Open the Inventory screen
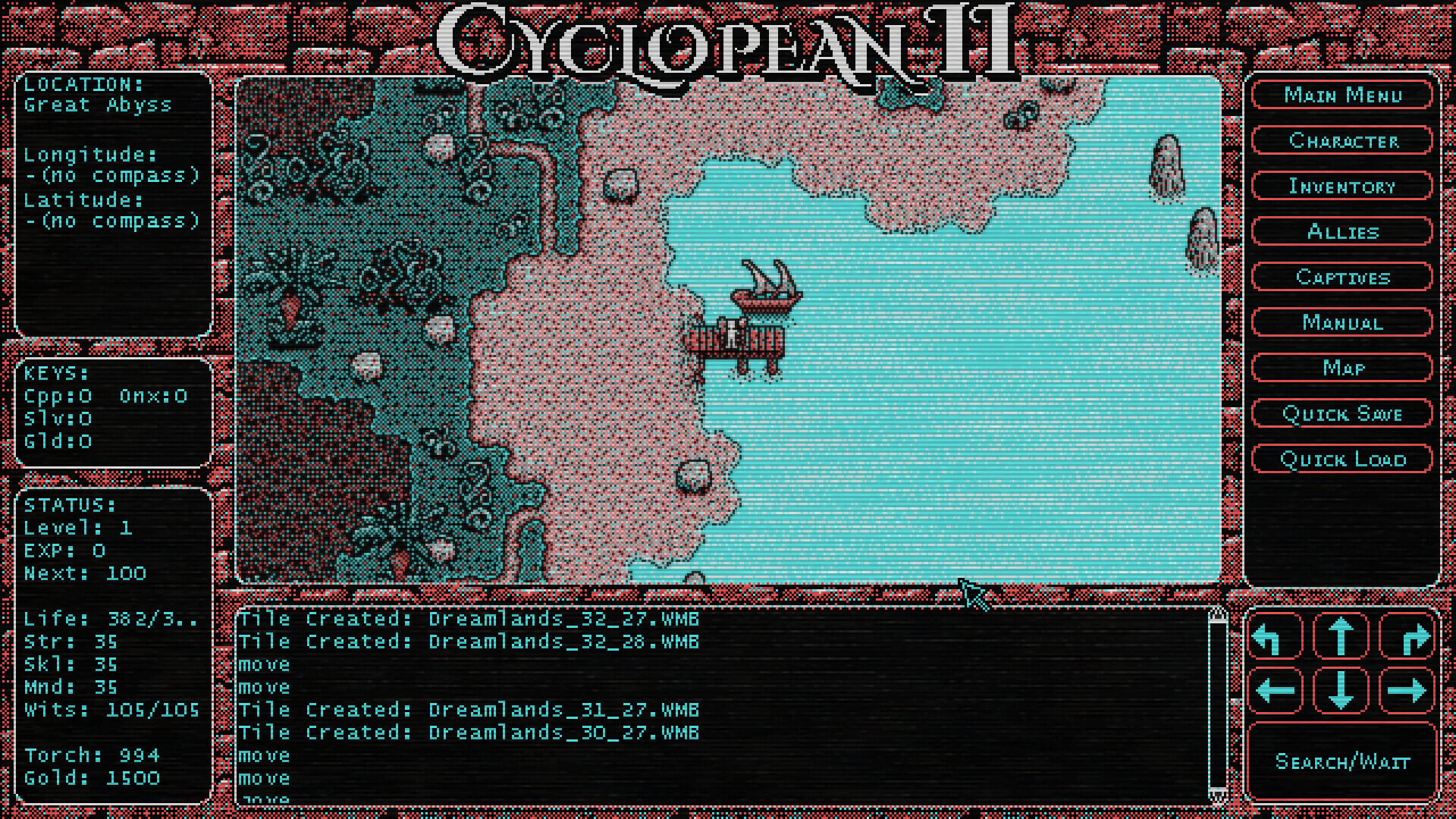Image resolution: width=1456 pixels, height=819 pixels. (x=1341, y=186)
